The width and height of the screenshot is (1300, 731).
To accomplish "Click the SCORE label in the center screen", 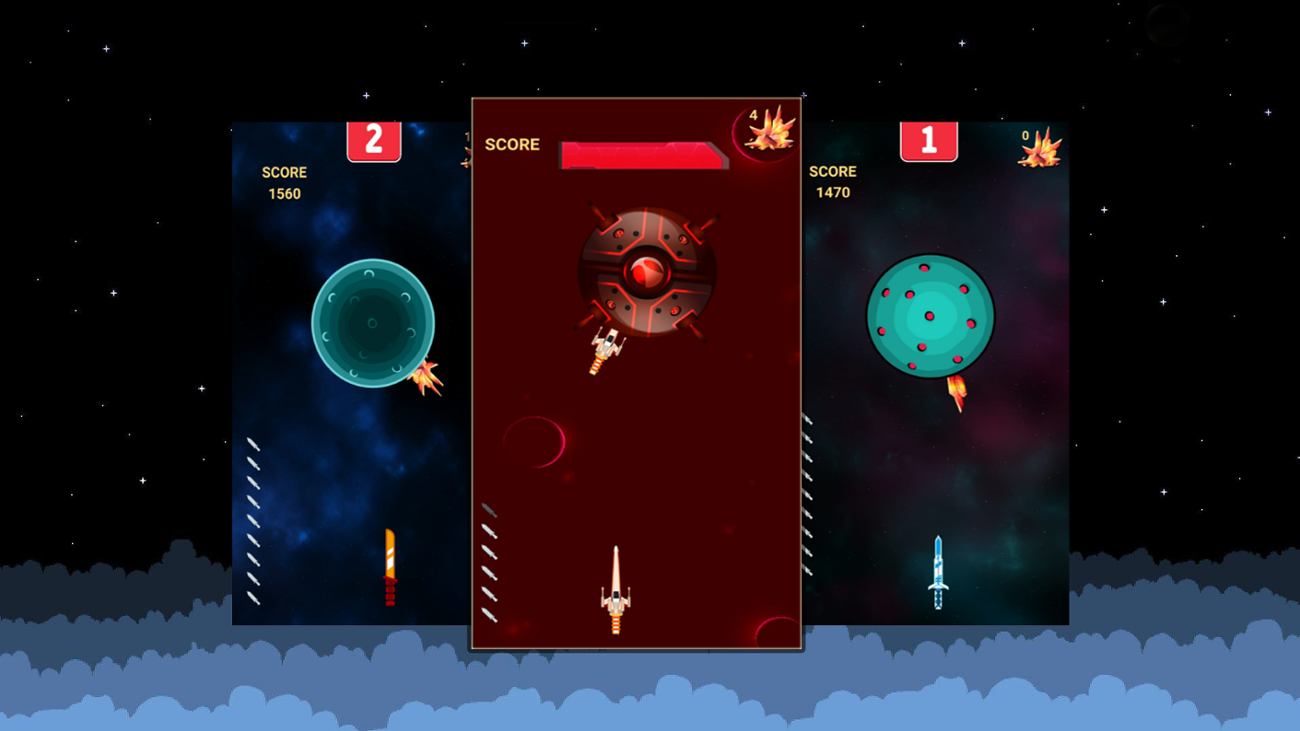I will coord(511,144).
